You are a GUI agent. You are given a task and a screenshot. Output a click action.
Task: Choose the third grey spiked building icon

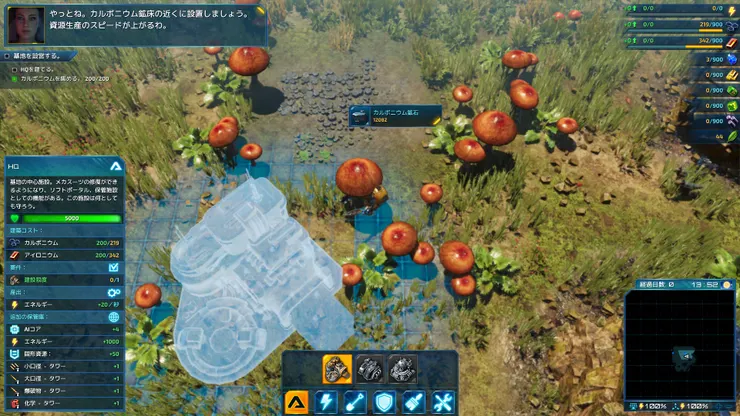click(402, 369)
